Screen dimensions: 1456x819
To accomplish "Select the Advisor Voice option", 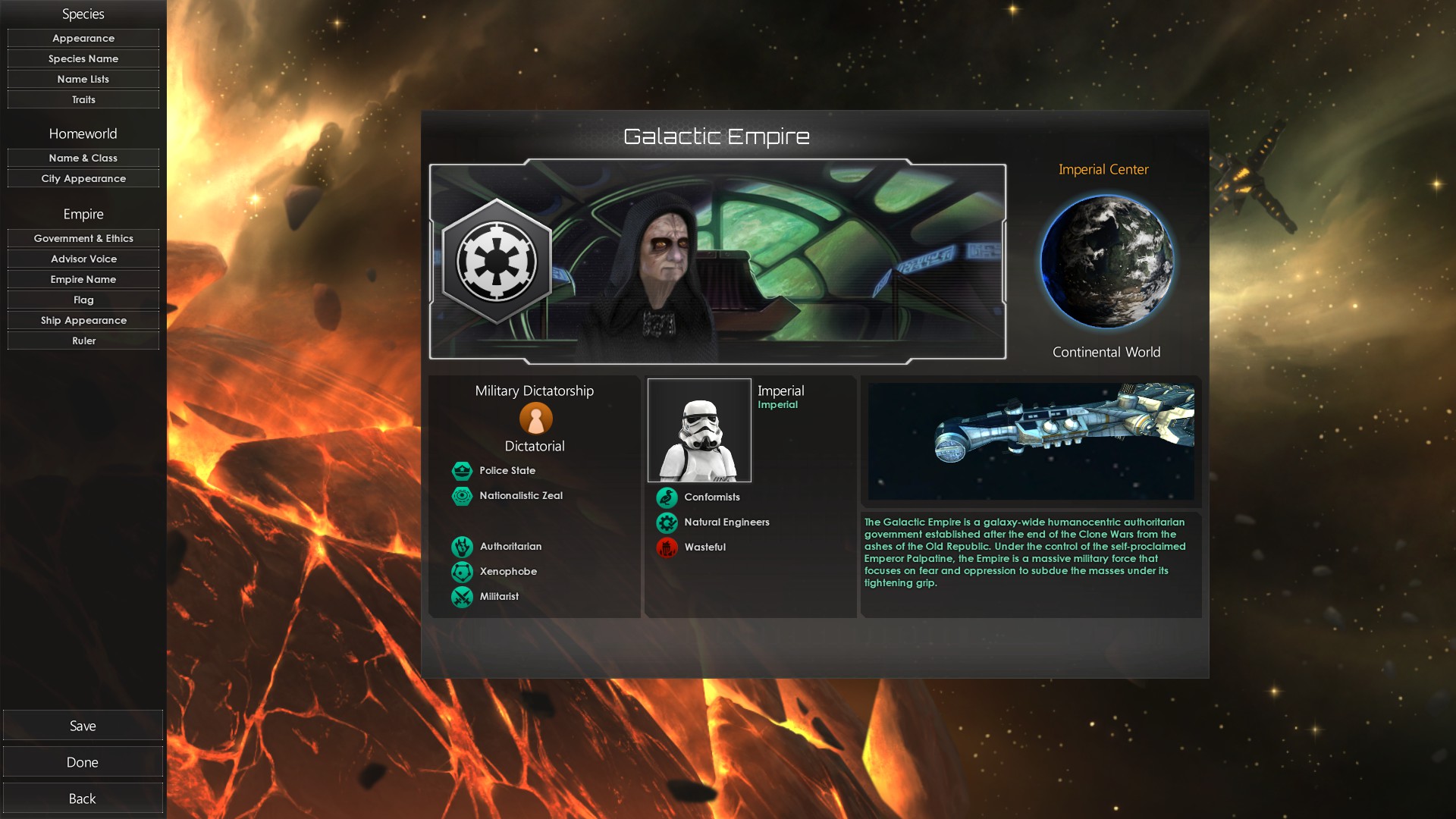I will click(x=83, y=259).
